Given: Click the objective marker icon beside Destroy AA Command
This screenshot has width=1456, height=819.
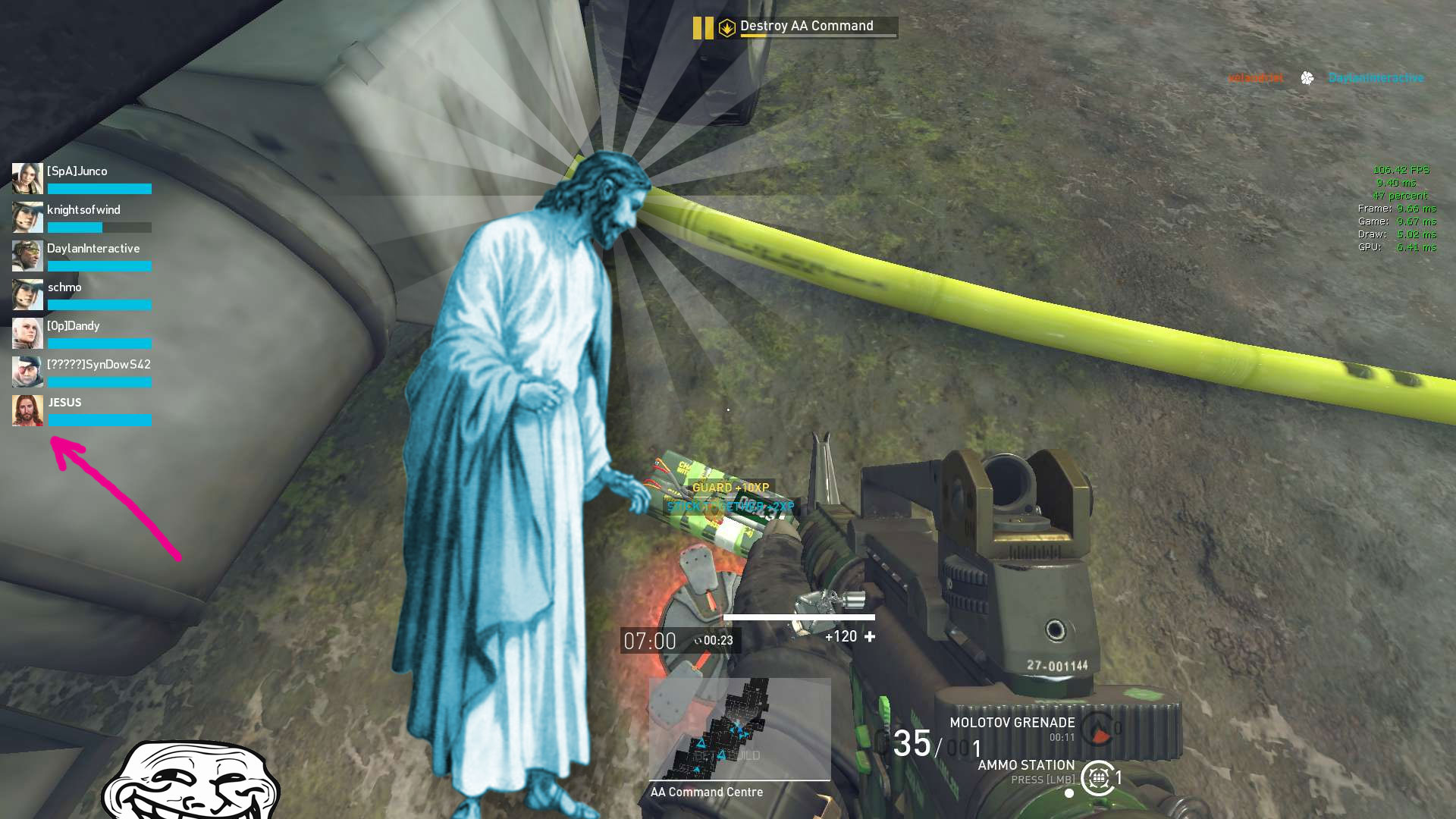Looking at the screenshot, I should [726, 28].
